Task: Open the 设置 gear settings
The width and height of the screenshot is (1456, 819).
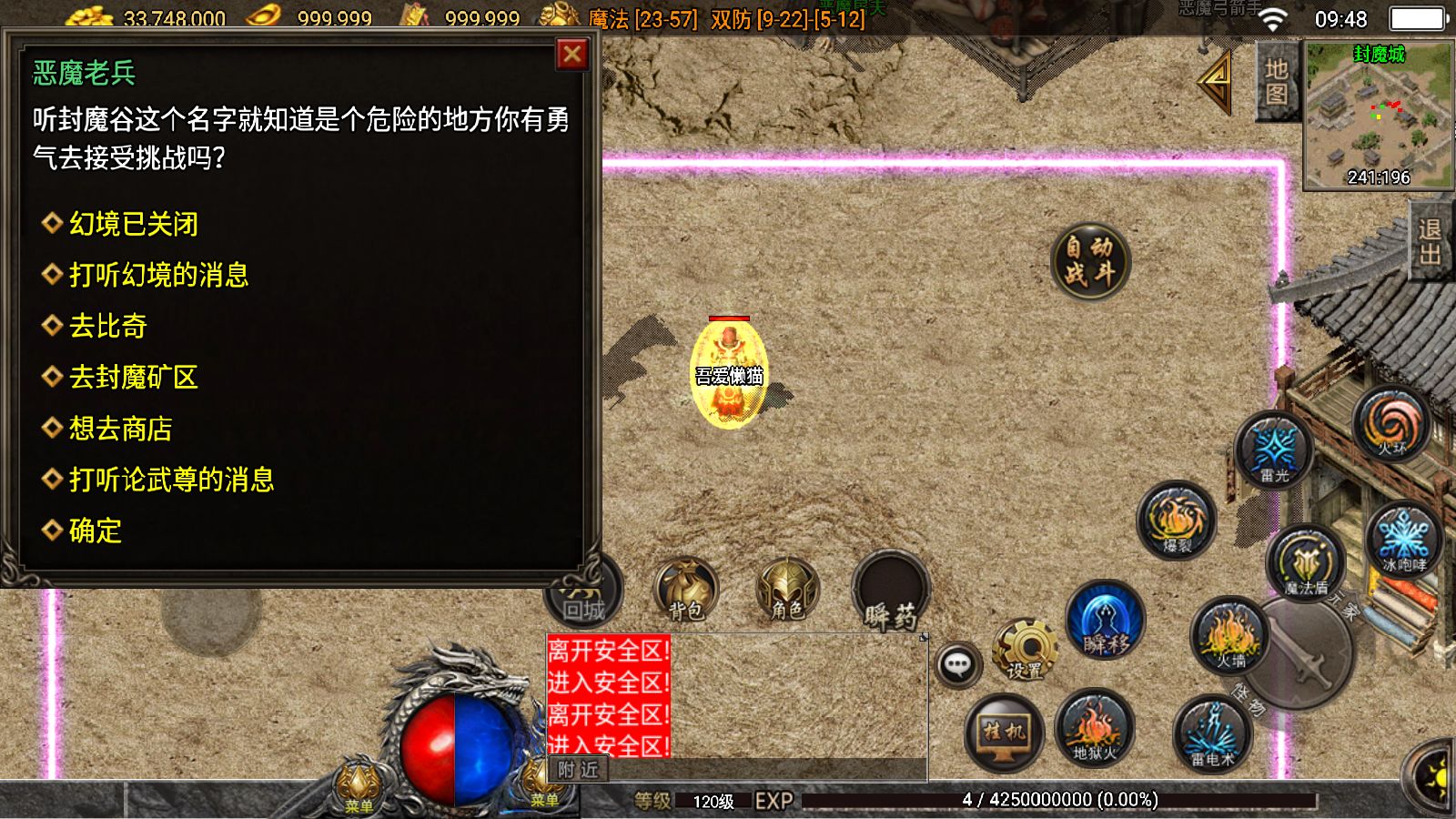Action: (x=1026, y=652)
